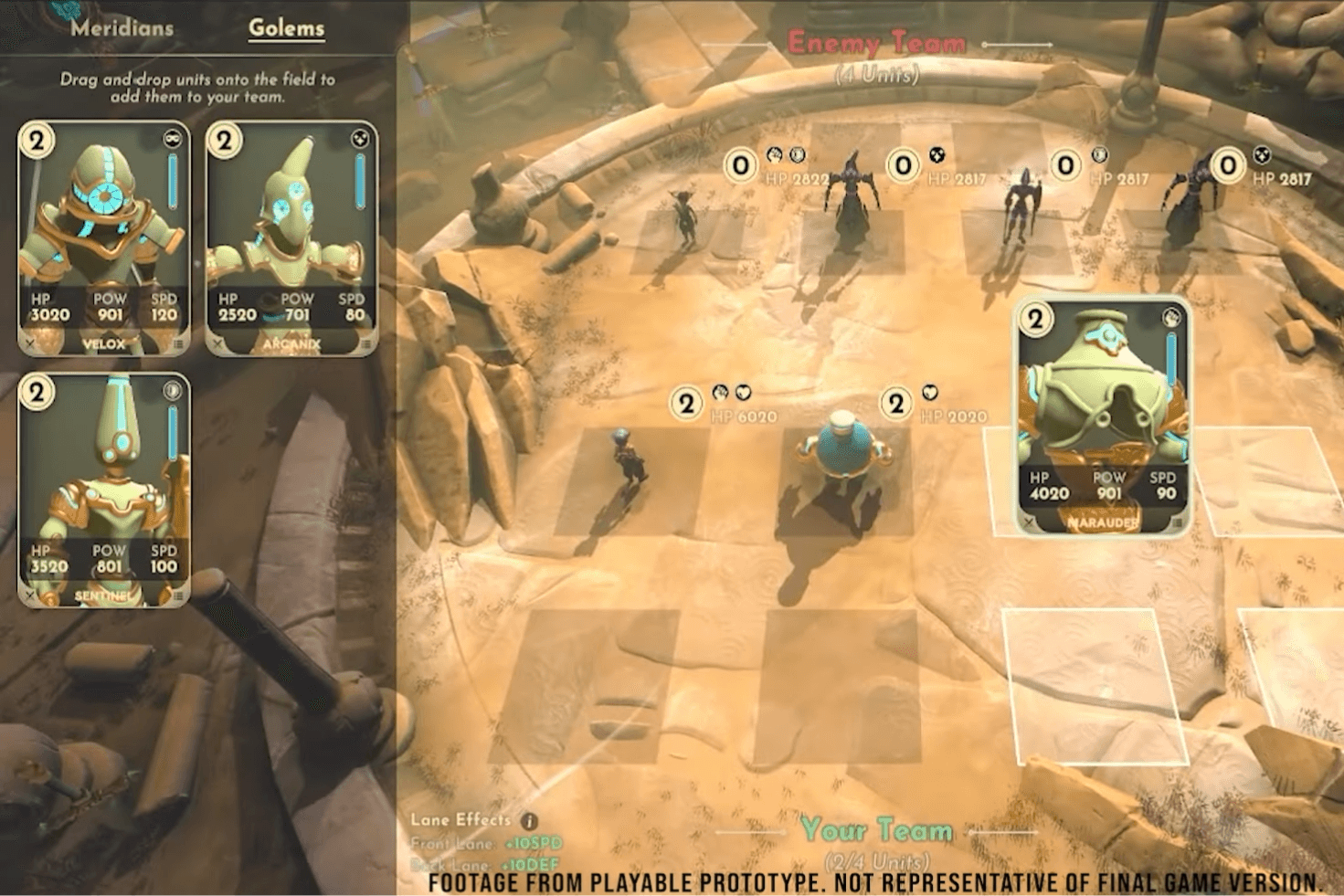
Task: Click Marauder's blue energy bar
Action: pos(1169,357)
